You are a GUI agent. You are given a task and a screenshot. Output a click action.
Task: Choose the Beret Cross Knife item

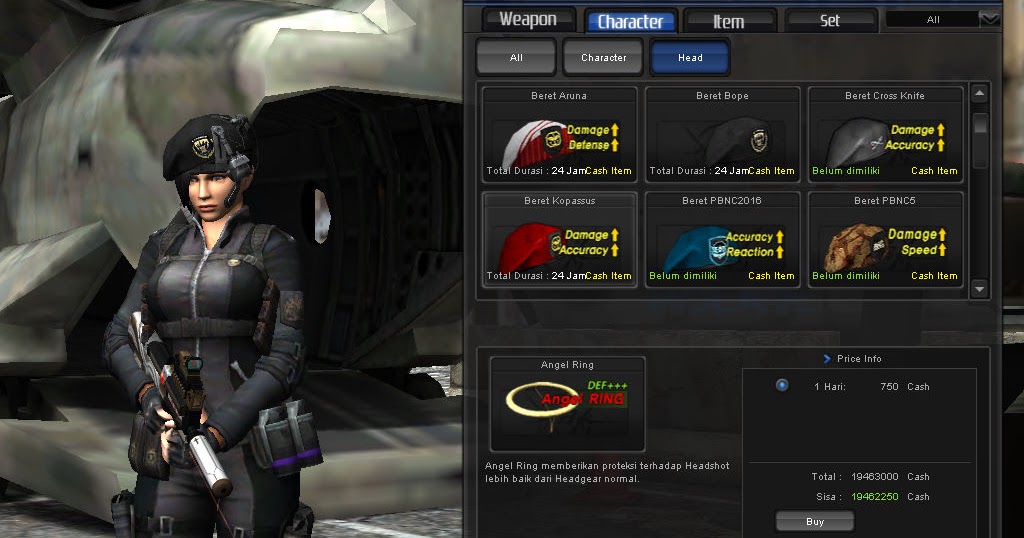pyautogui.click(x=885, y=135)
